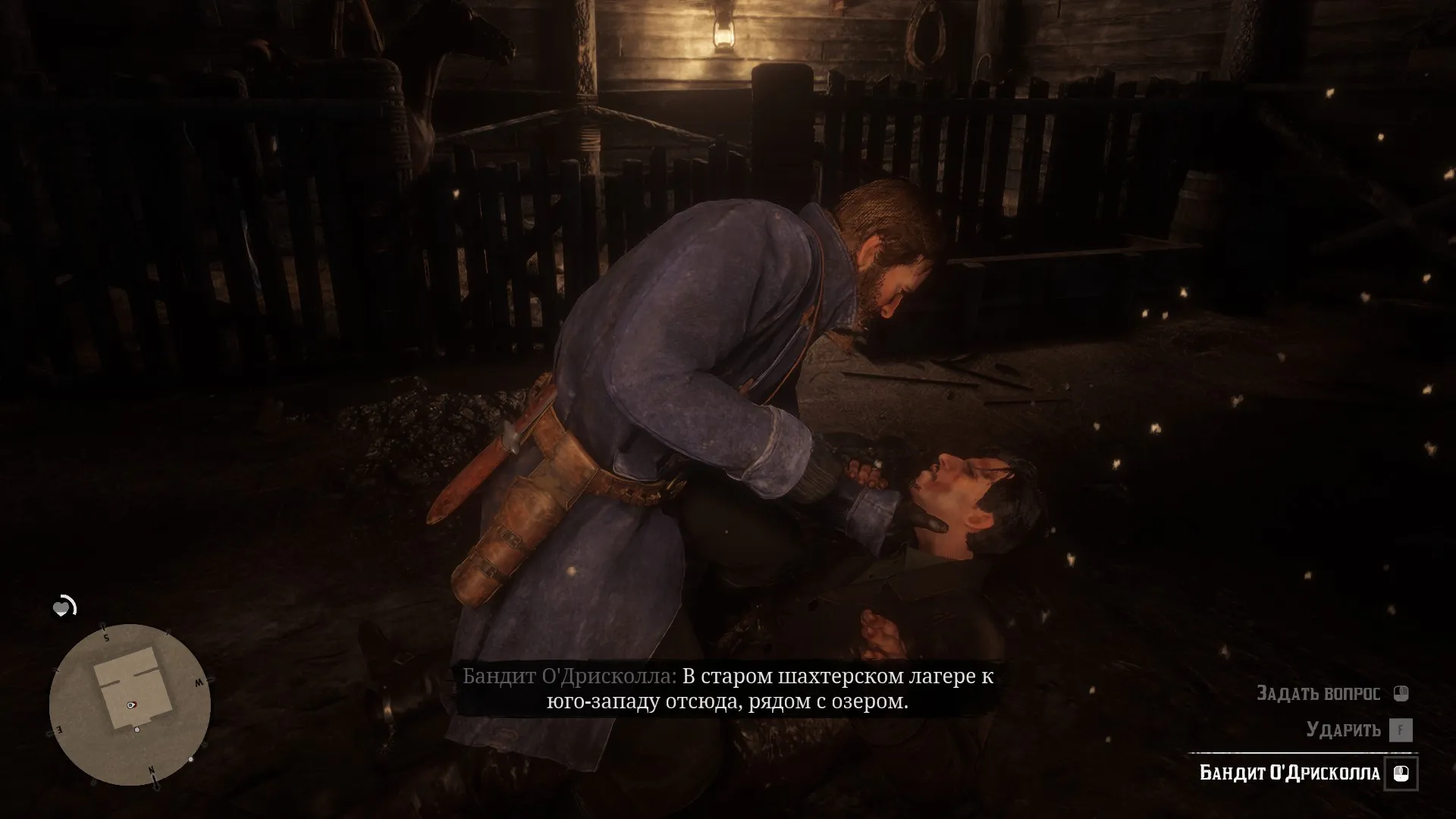Click the "Бандит О'Дрисколла" target label
1456x819 pixels.
point(1290,773)
